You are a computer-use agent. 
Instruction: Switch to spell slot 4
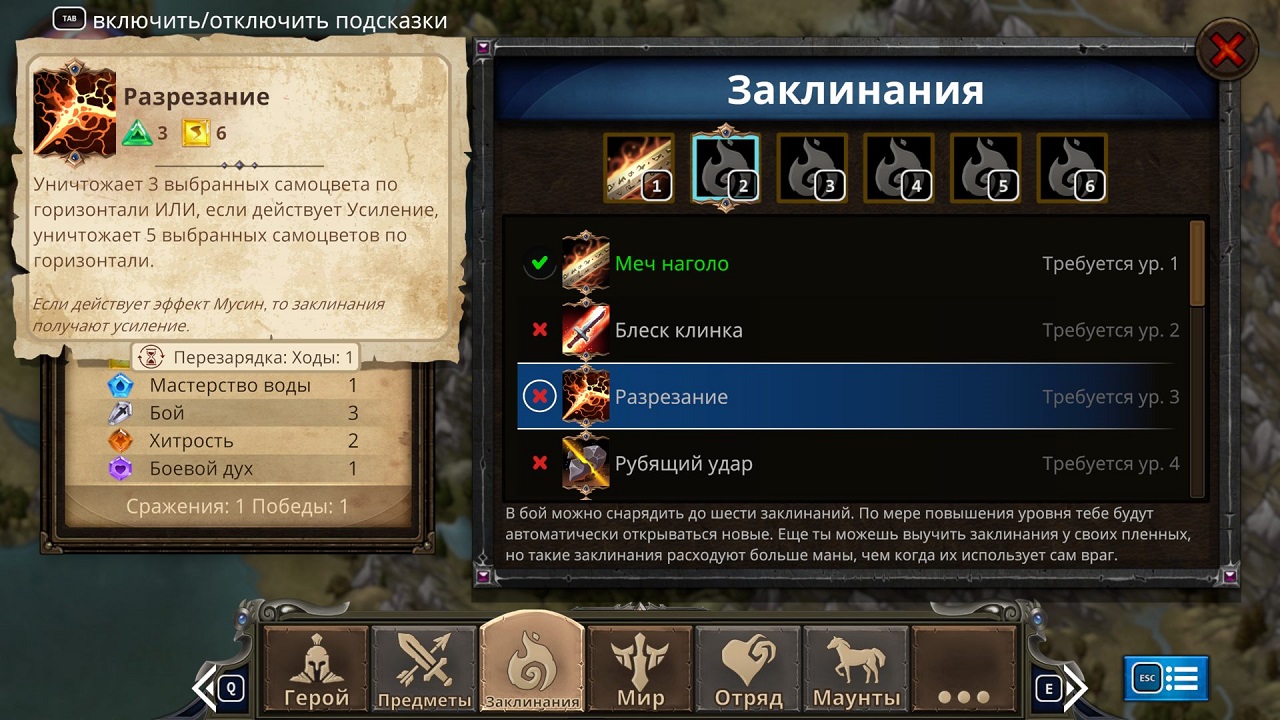pyautogui.click(x=898, y=166)
